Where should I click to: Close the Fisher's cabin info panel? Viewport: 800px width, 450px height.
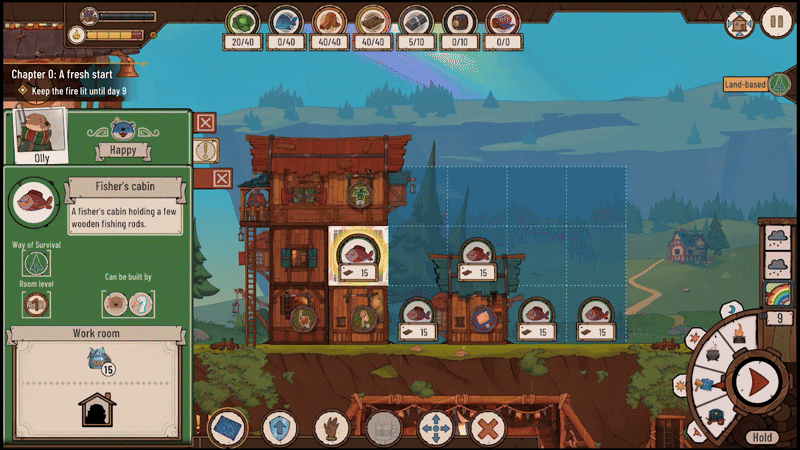(222, 178)
